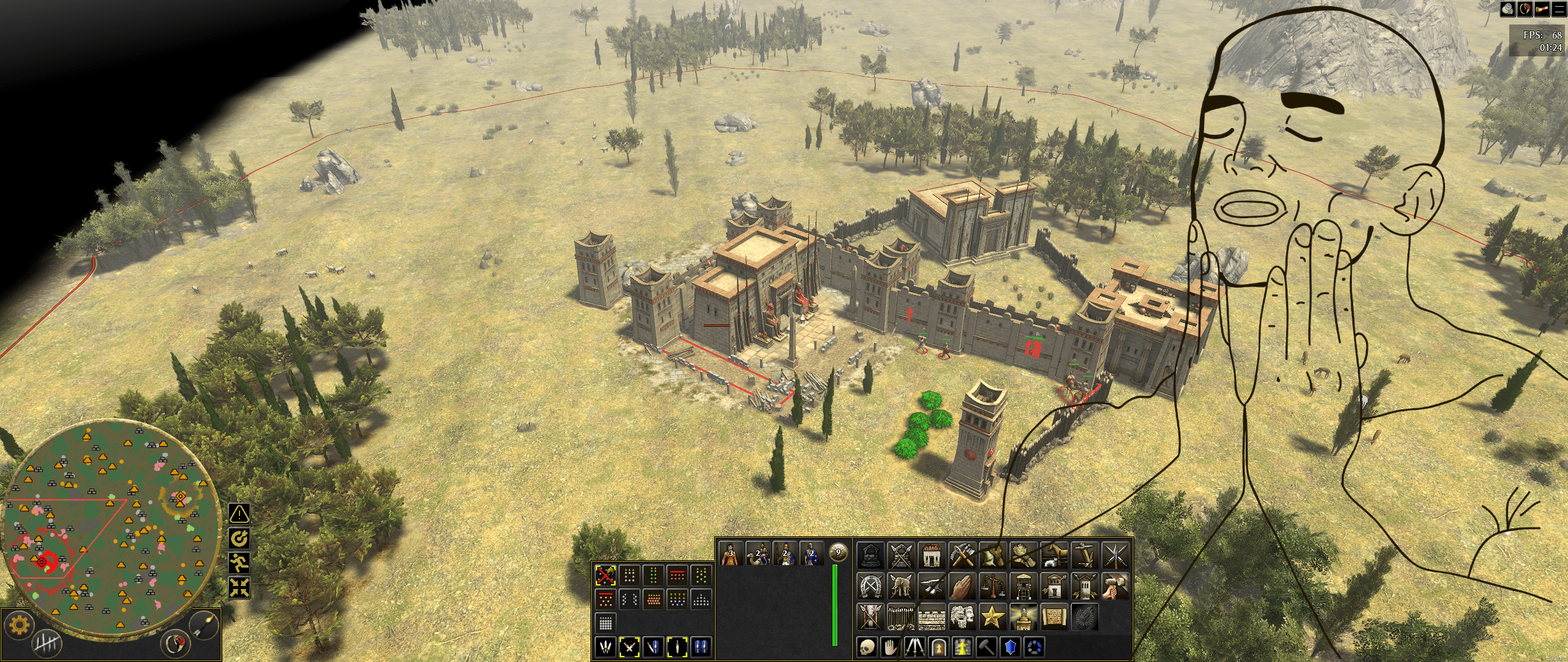Select the camel rider unit group portrait
This screenshot has width=1568, height=662.
(x=758, y=554)
